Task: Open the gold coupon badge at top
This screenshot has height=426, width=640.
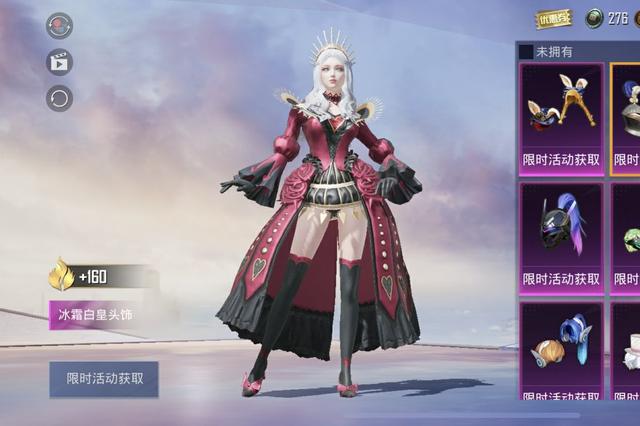Action: point(554,18)
